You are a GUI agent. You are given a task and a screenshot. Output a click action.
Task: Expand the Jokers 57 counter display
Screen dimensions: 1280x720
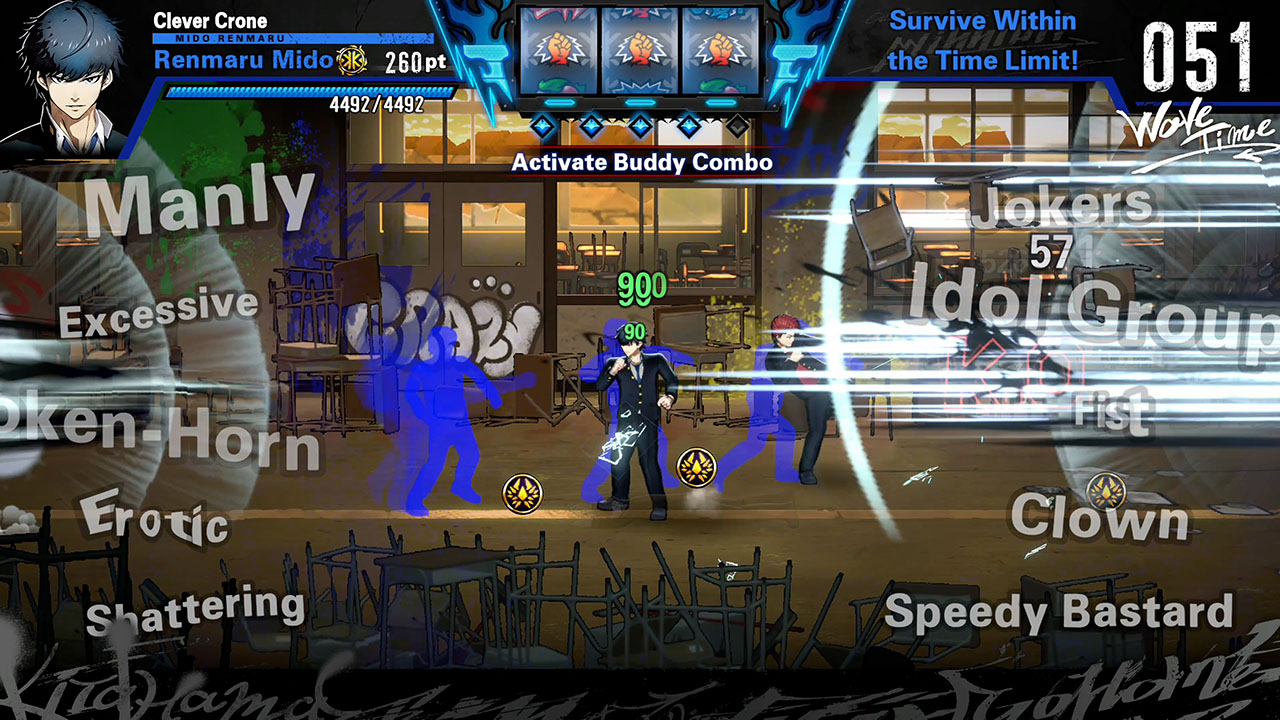tap(1055, 228)
